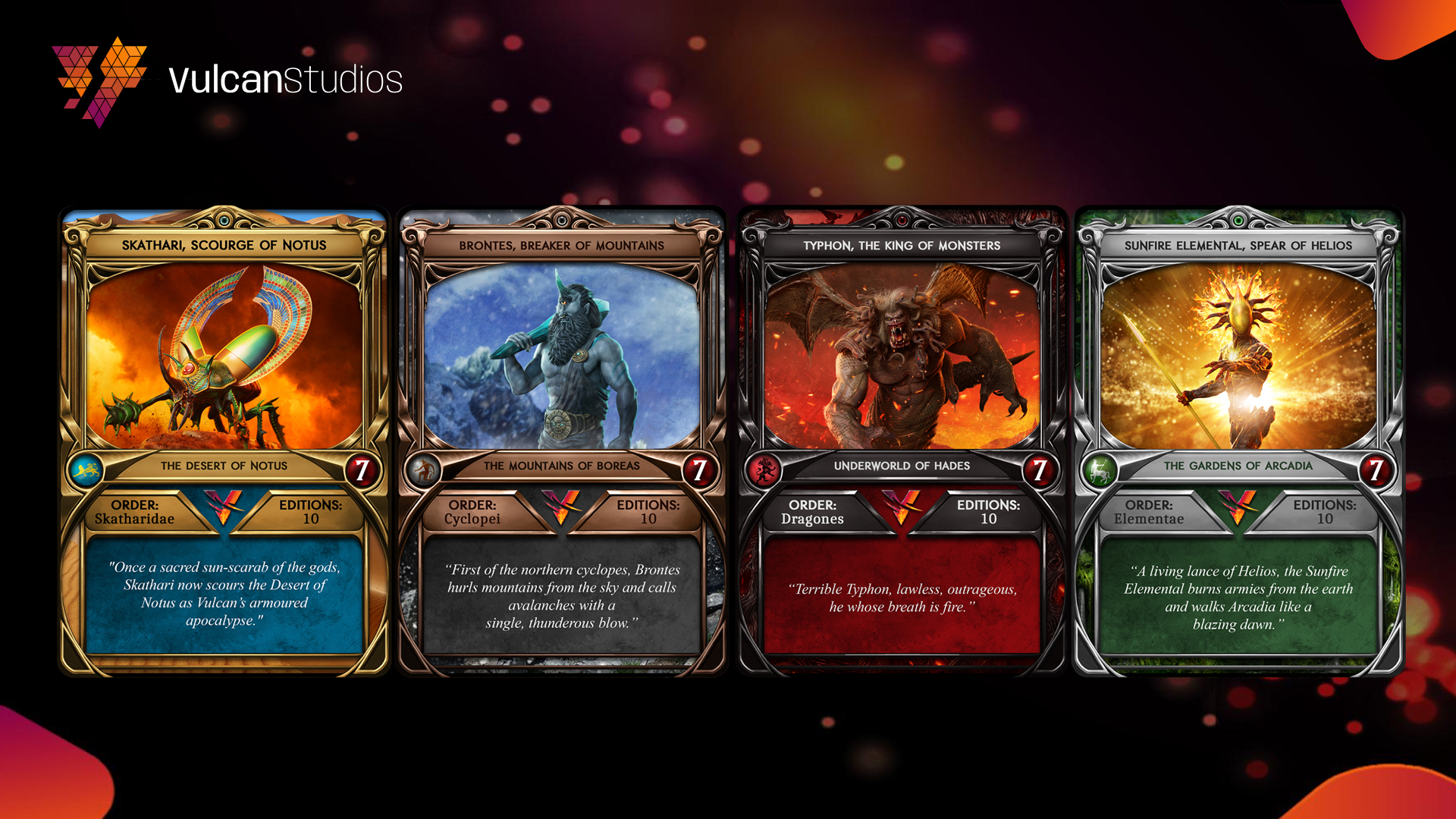Click the Vulcan Studios logo

coord(227,80)
